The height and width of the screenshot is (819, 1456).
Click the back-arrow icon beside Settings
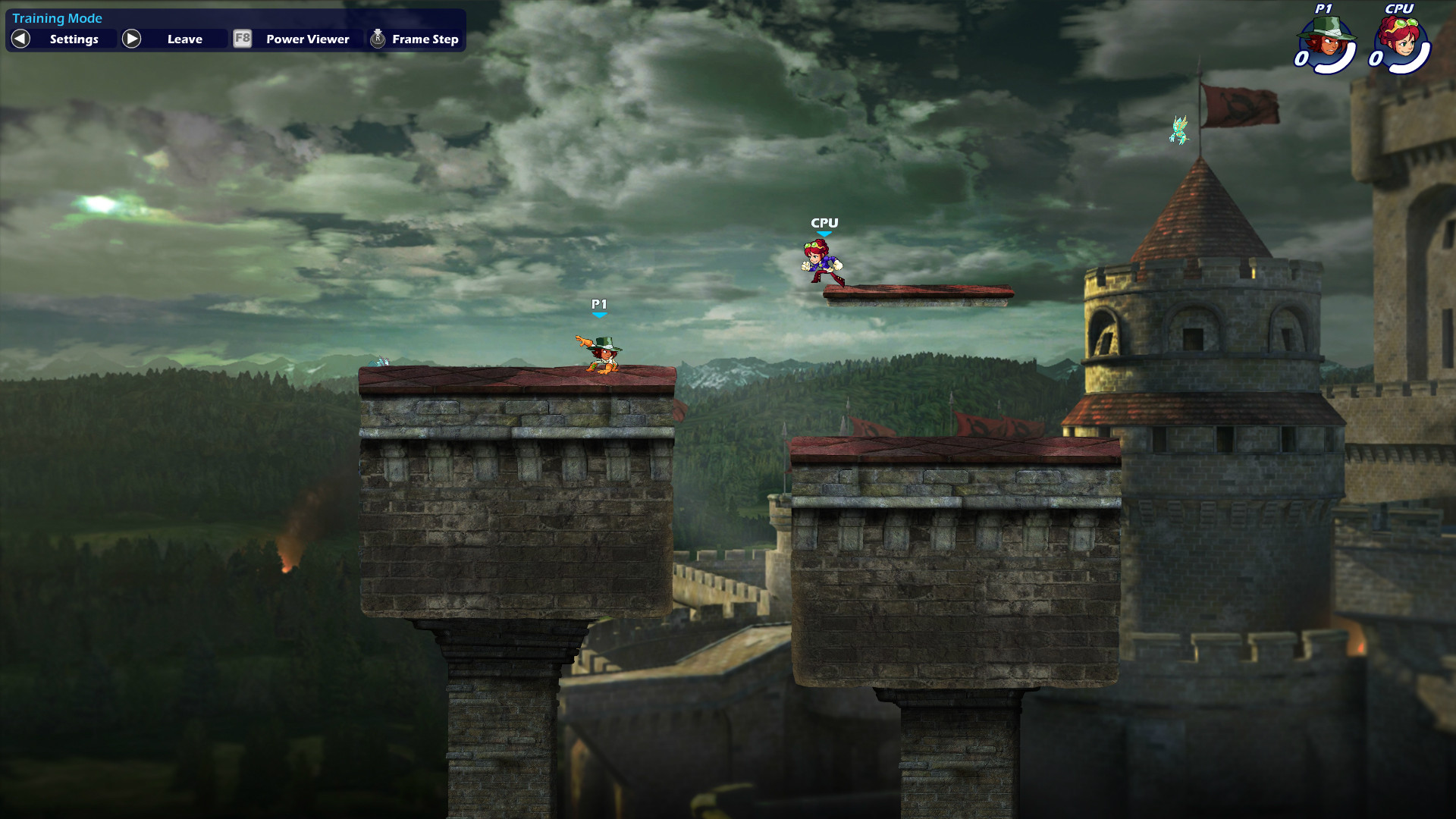point(19,39)
